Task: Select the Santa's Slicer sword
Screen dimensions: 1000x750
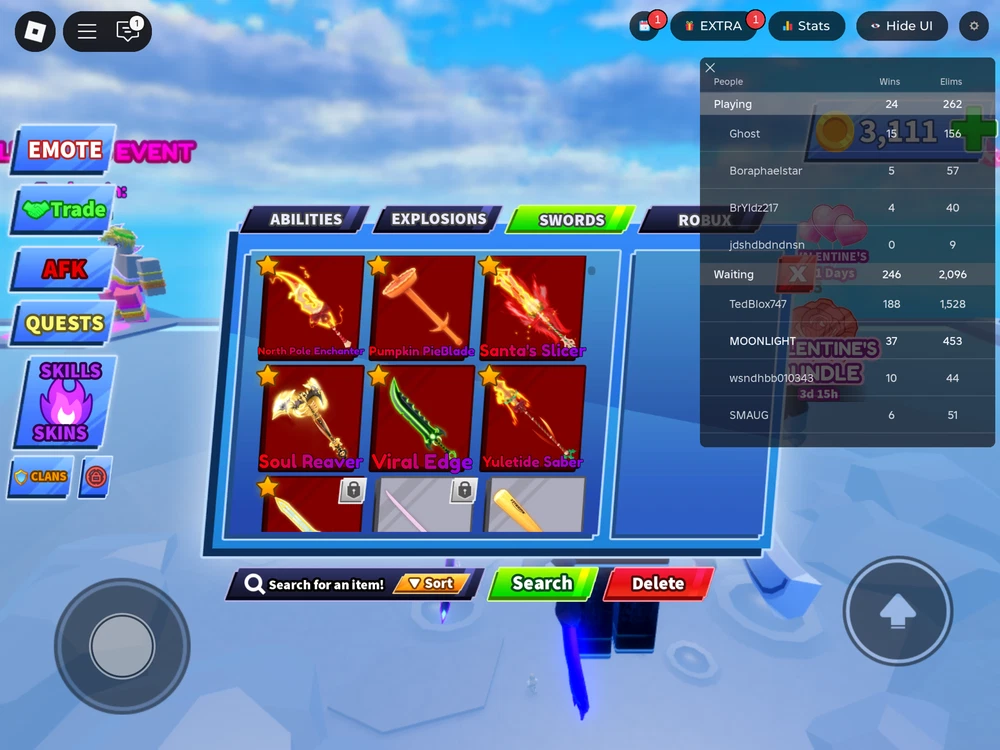Action: coord(532,306)
